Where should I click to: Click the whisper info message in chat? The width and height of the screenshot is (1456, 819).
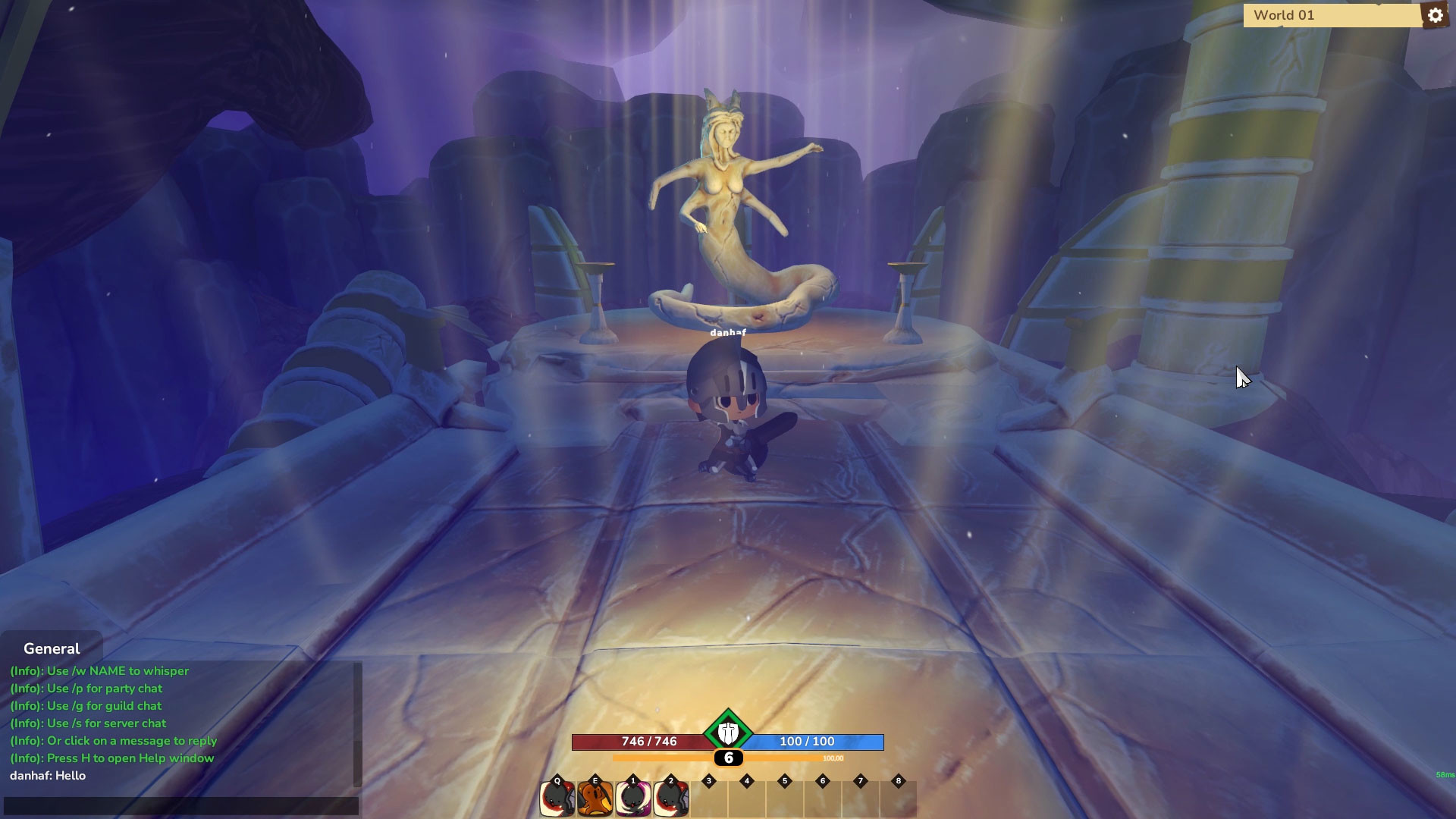tap(99, 670)
